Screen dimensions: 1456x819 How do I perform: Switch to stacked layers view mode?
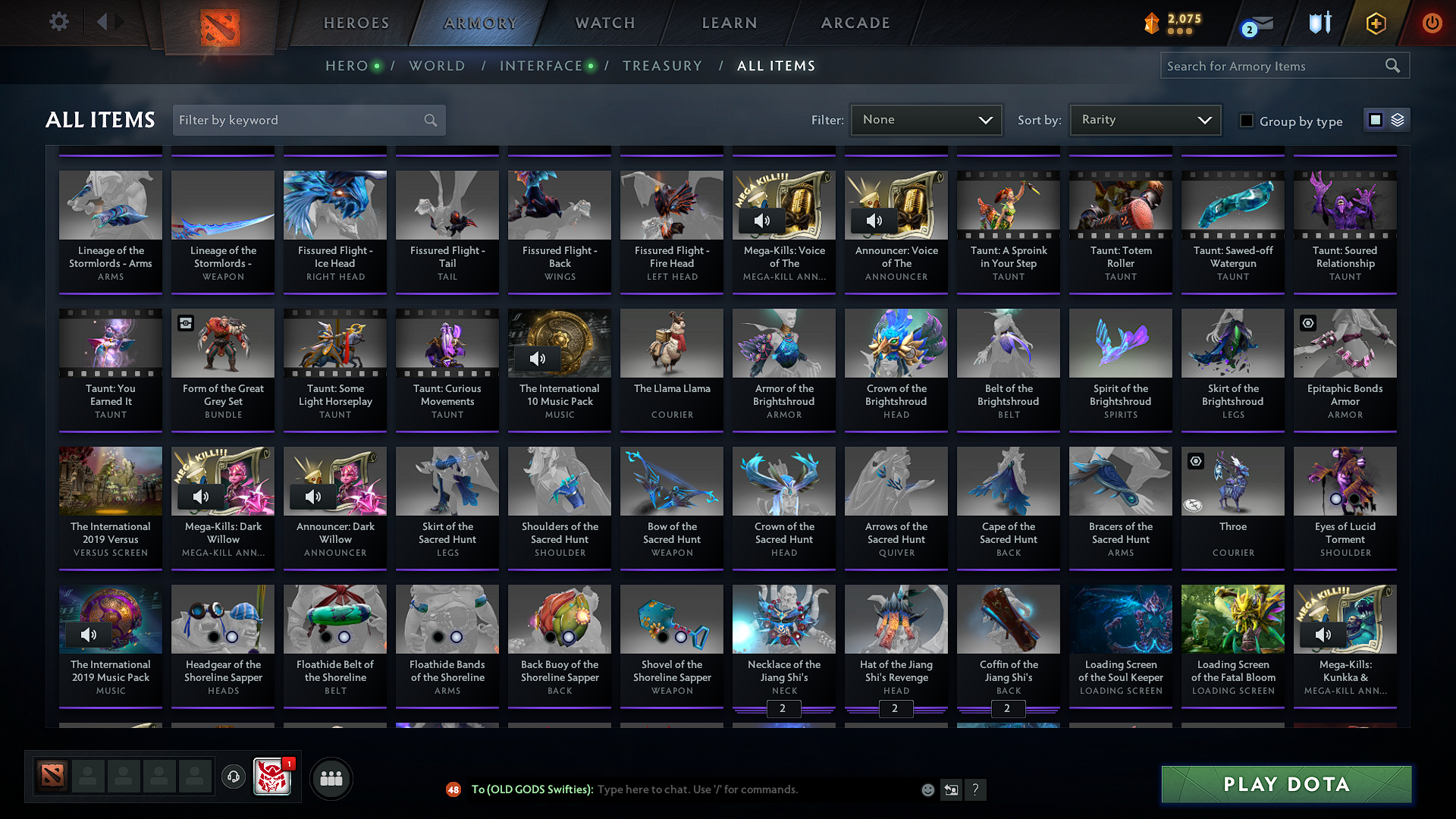pos(1396,119)
